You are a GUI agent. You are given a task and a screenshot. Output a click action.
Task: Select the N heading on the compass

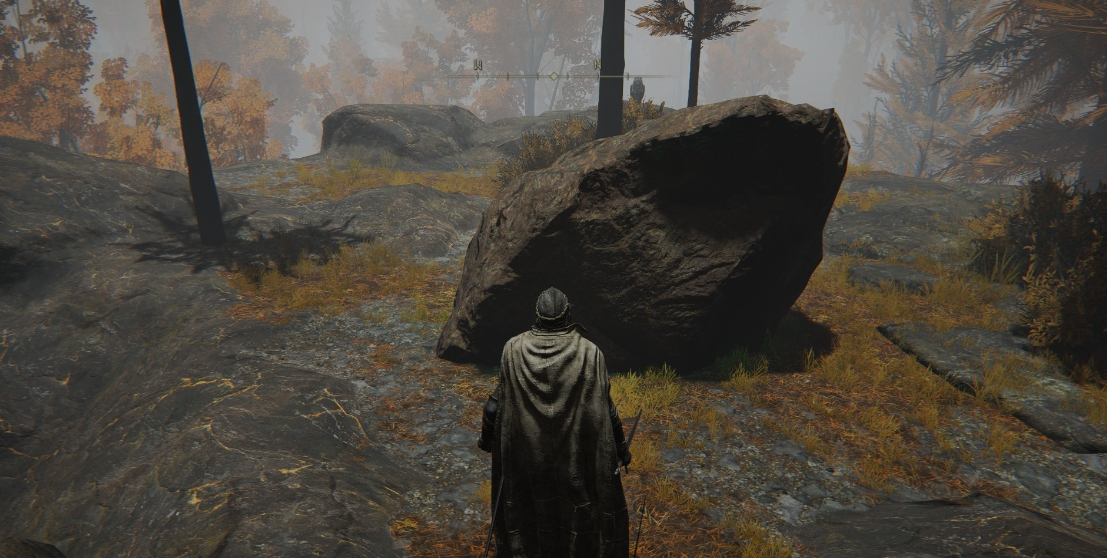(597, 65)
